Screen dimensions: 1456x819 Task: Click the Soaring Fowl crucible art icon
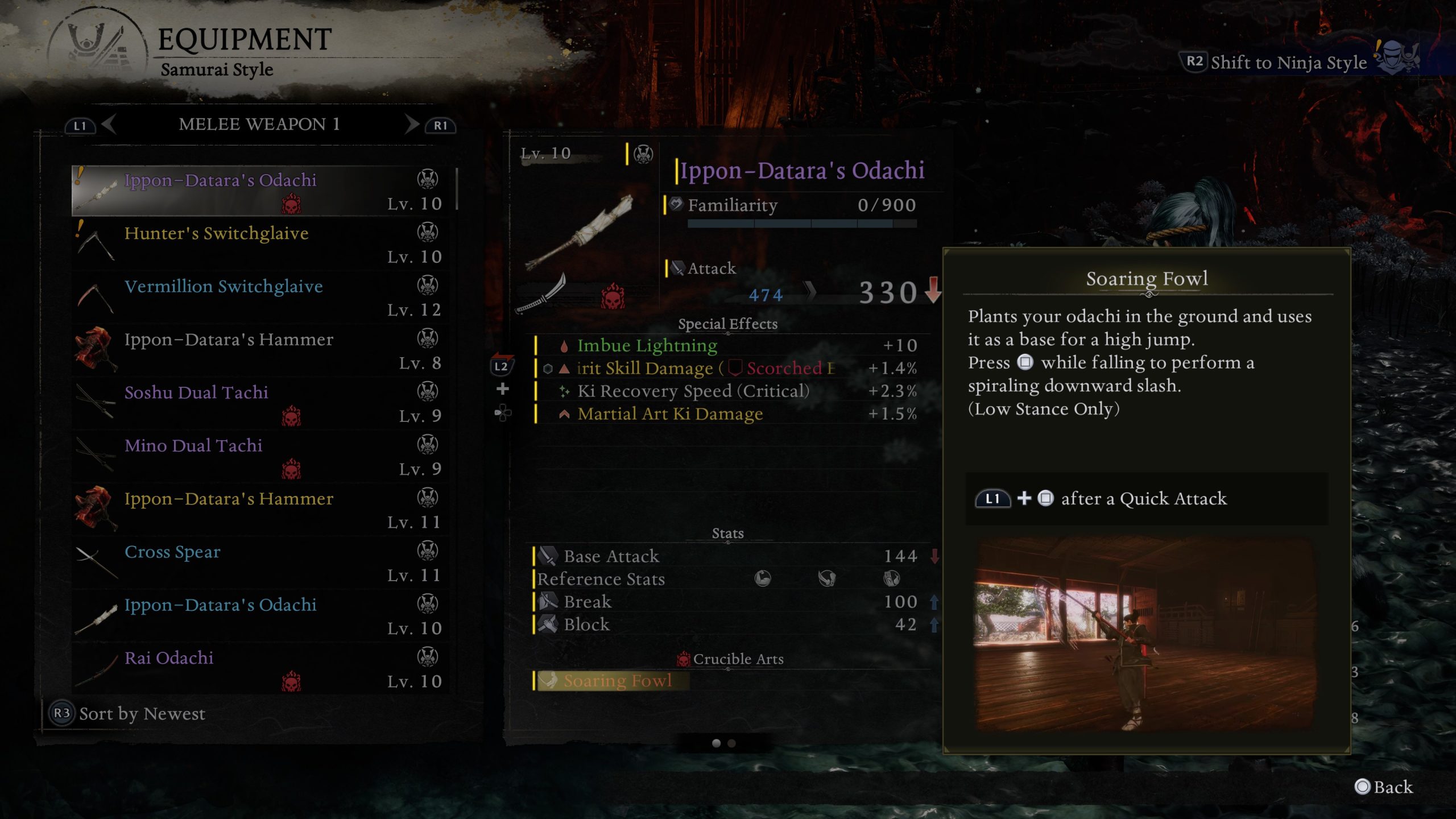[x=551, y=680]
